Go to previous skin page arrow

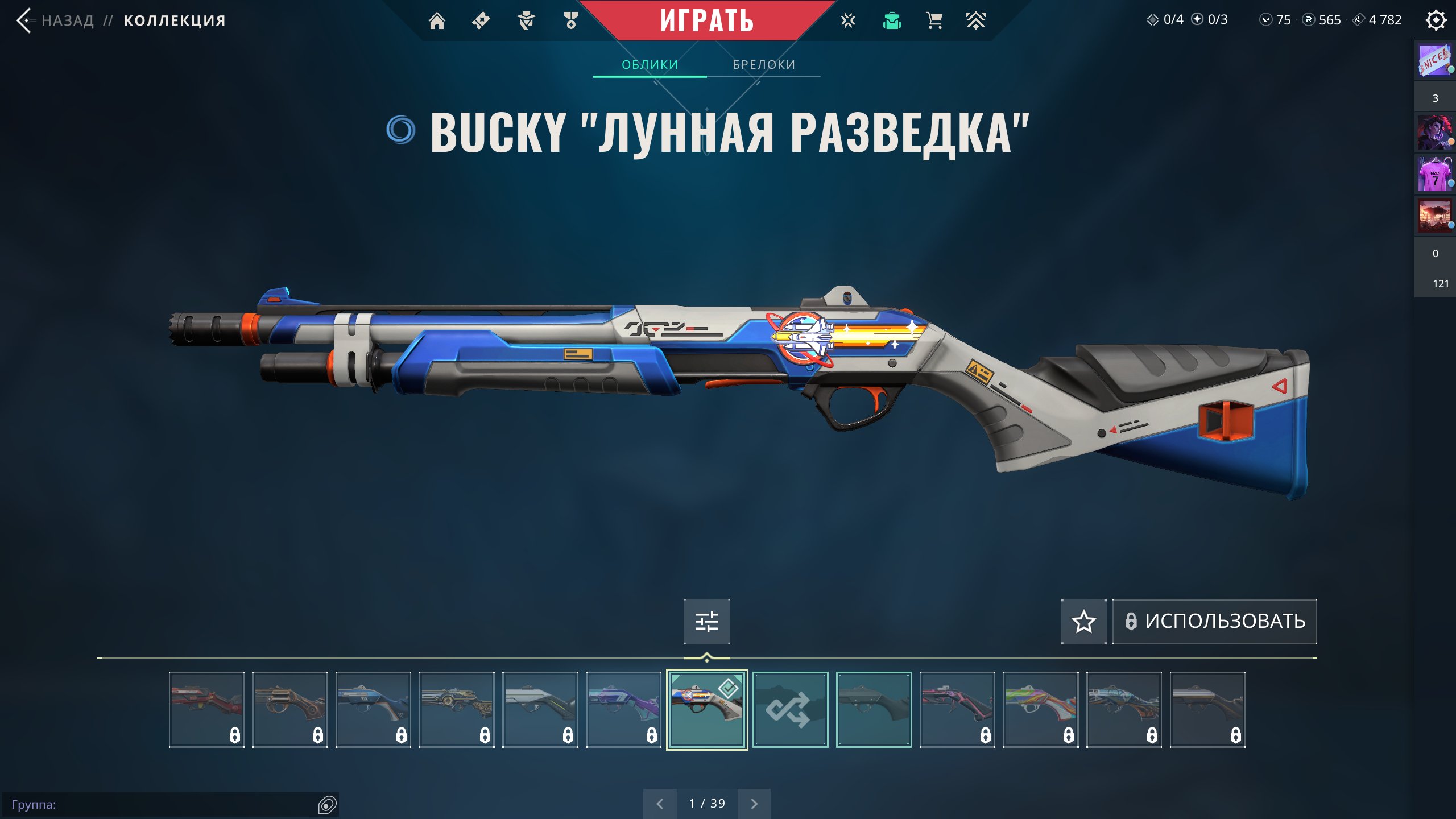pyautogui.click(x=660, y=804)
